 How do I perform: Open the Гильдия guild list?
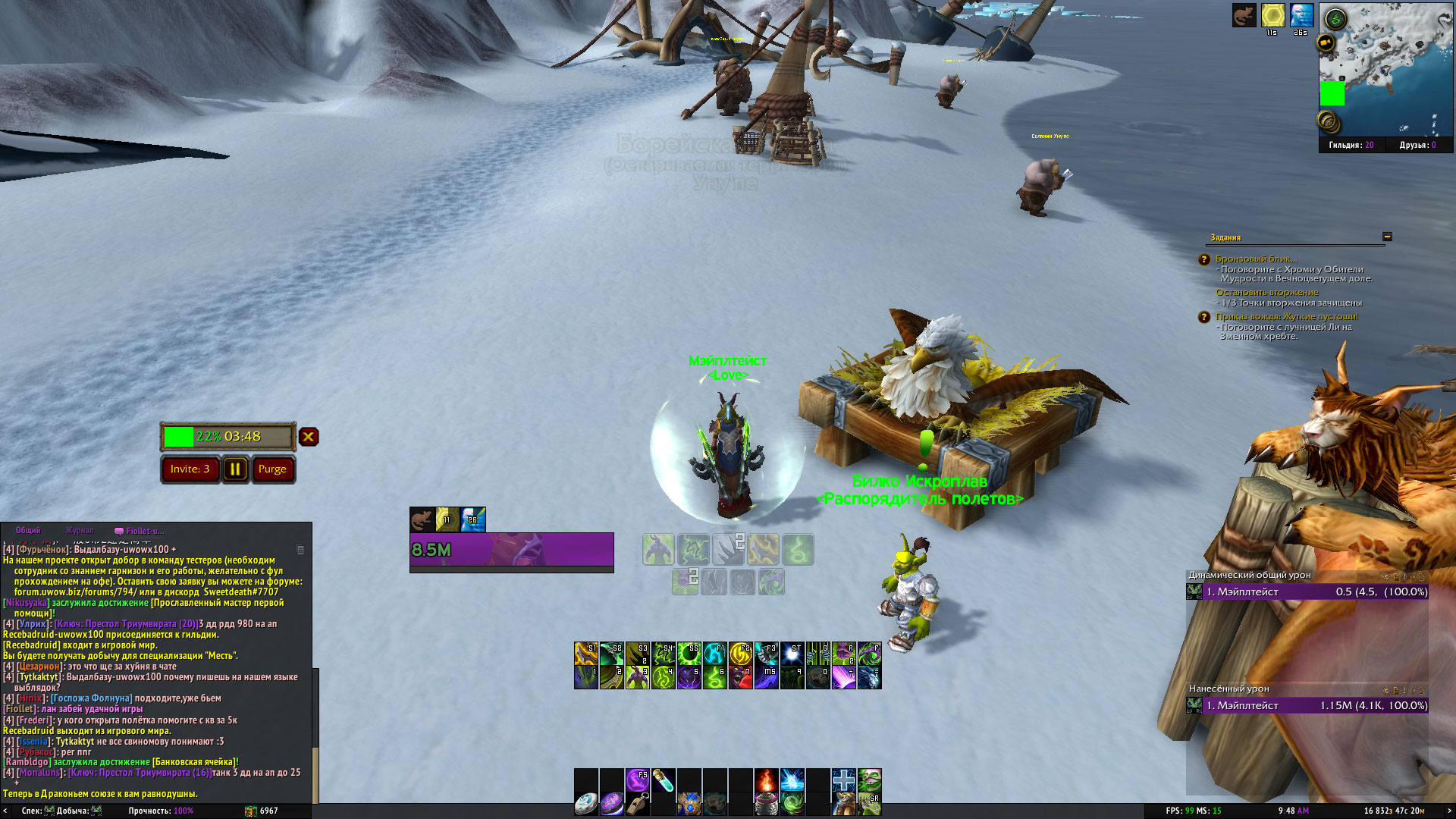1351,145
